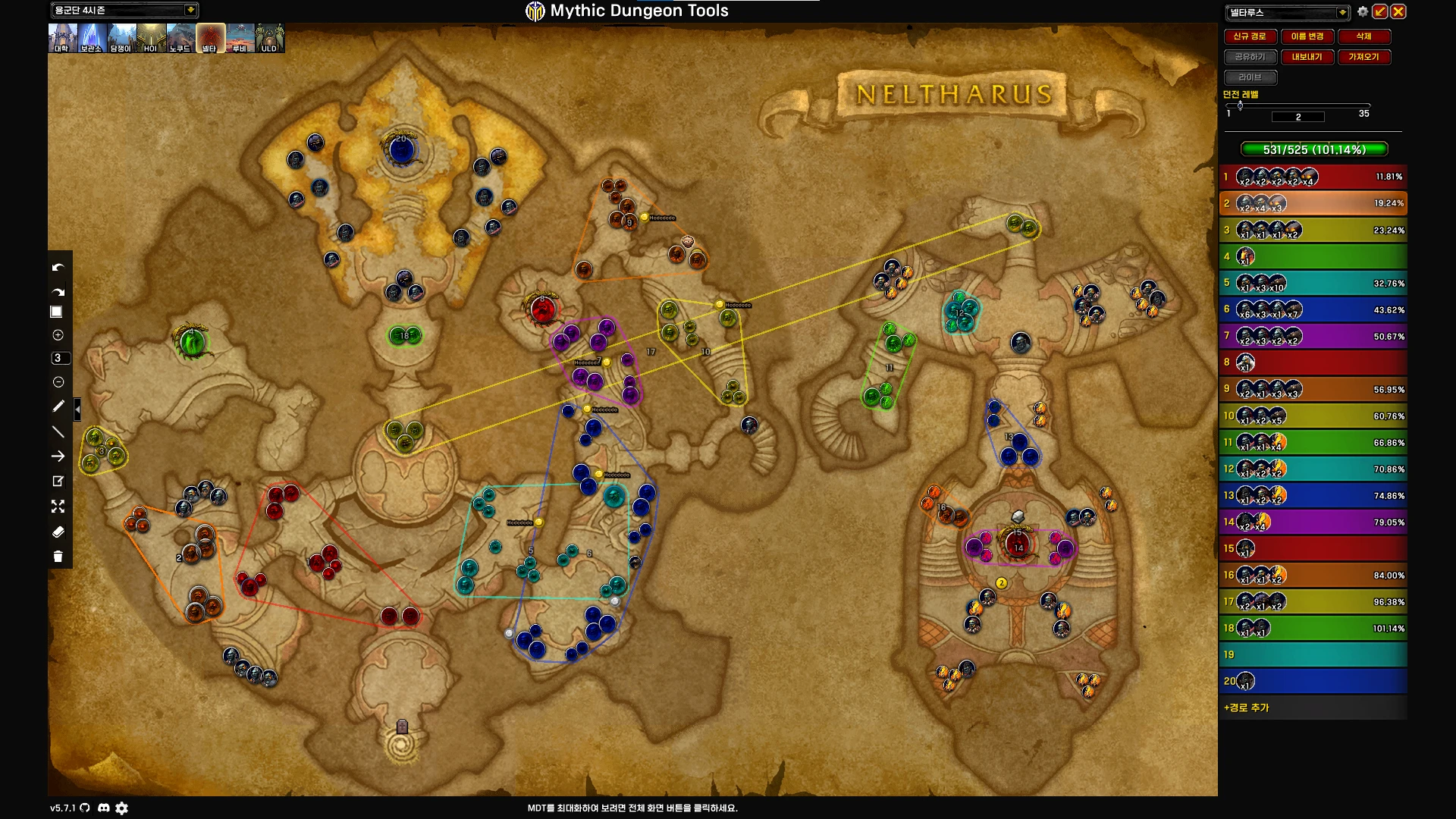This screenshot has width=1456, height=819.
Task: Import a route using 가져오기
Action: pos(1363,57)
